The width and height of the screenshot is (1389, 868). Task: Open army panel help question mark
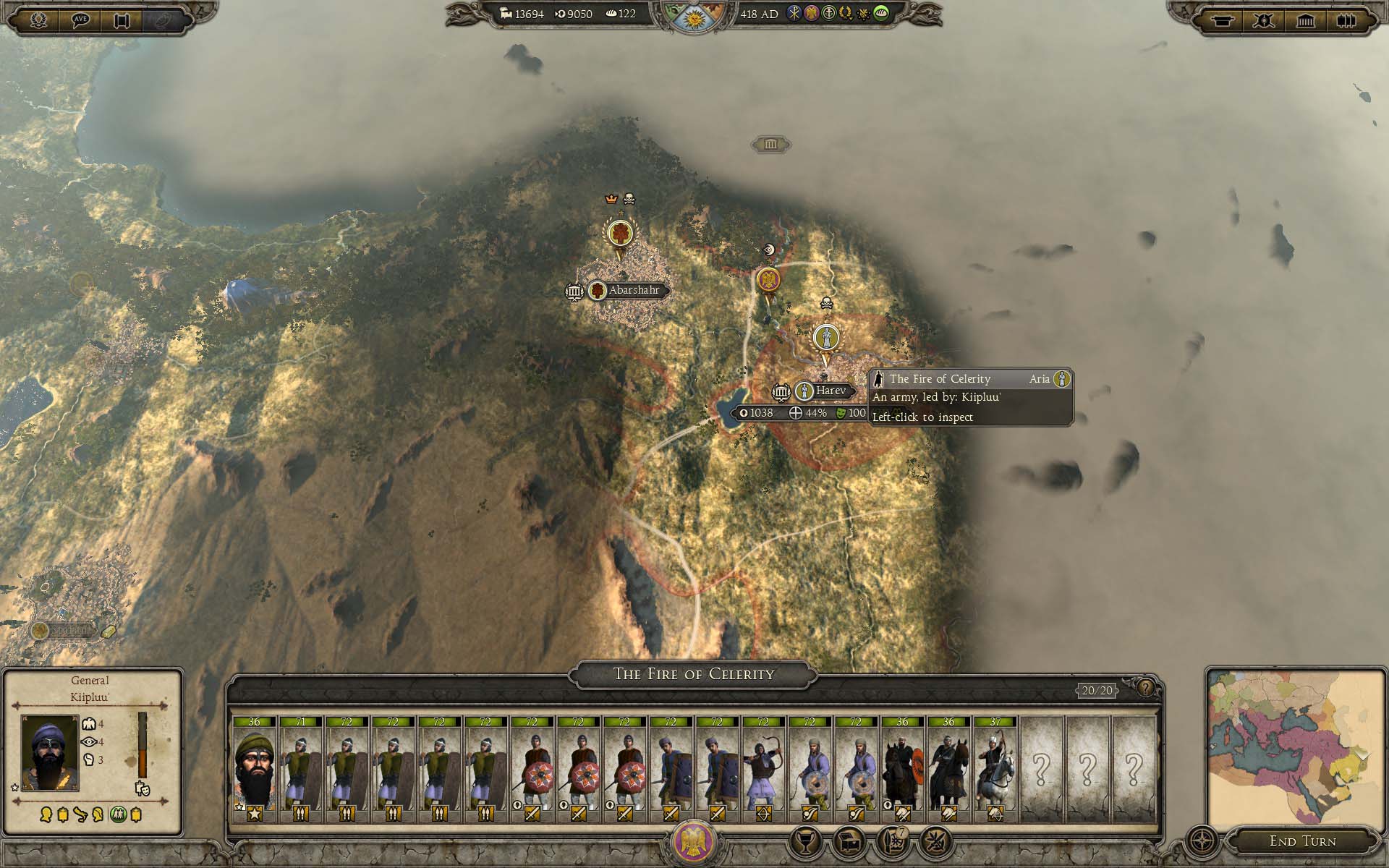point(1145,688)
